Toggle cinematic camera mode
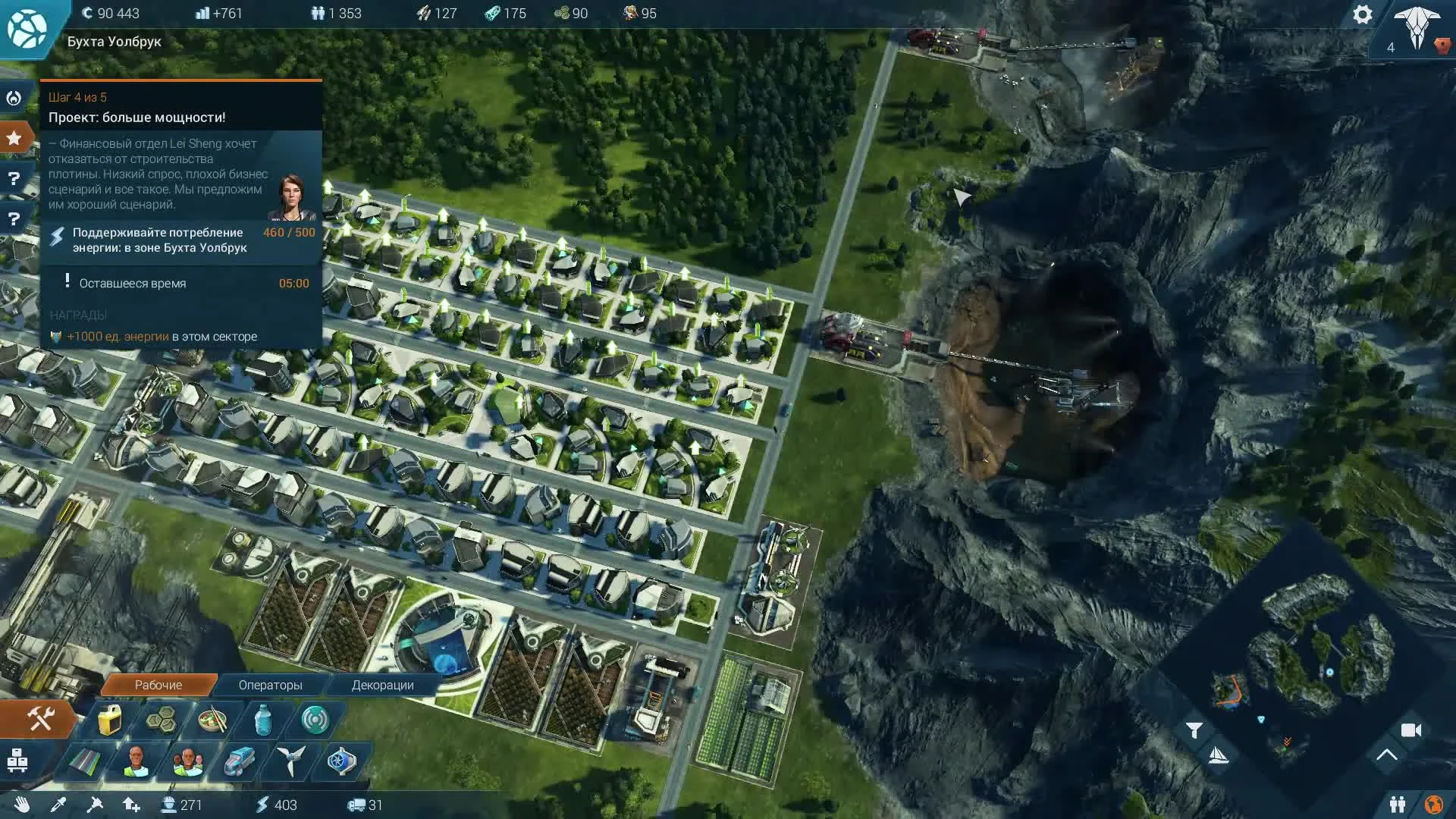1456x819 pixels. click(1411, 730)
